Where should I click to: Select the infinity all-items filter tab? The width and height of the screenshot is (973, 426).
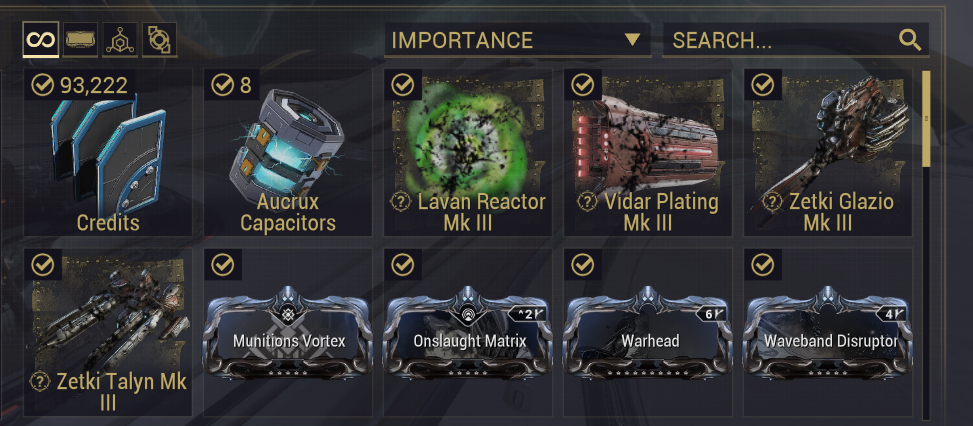coord(41,40)
